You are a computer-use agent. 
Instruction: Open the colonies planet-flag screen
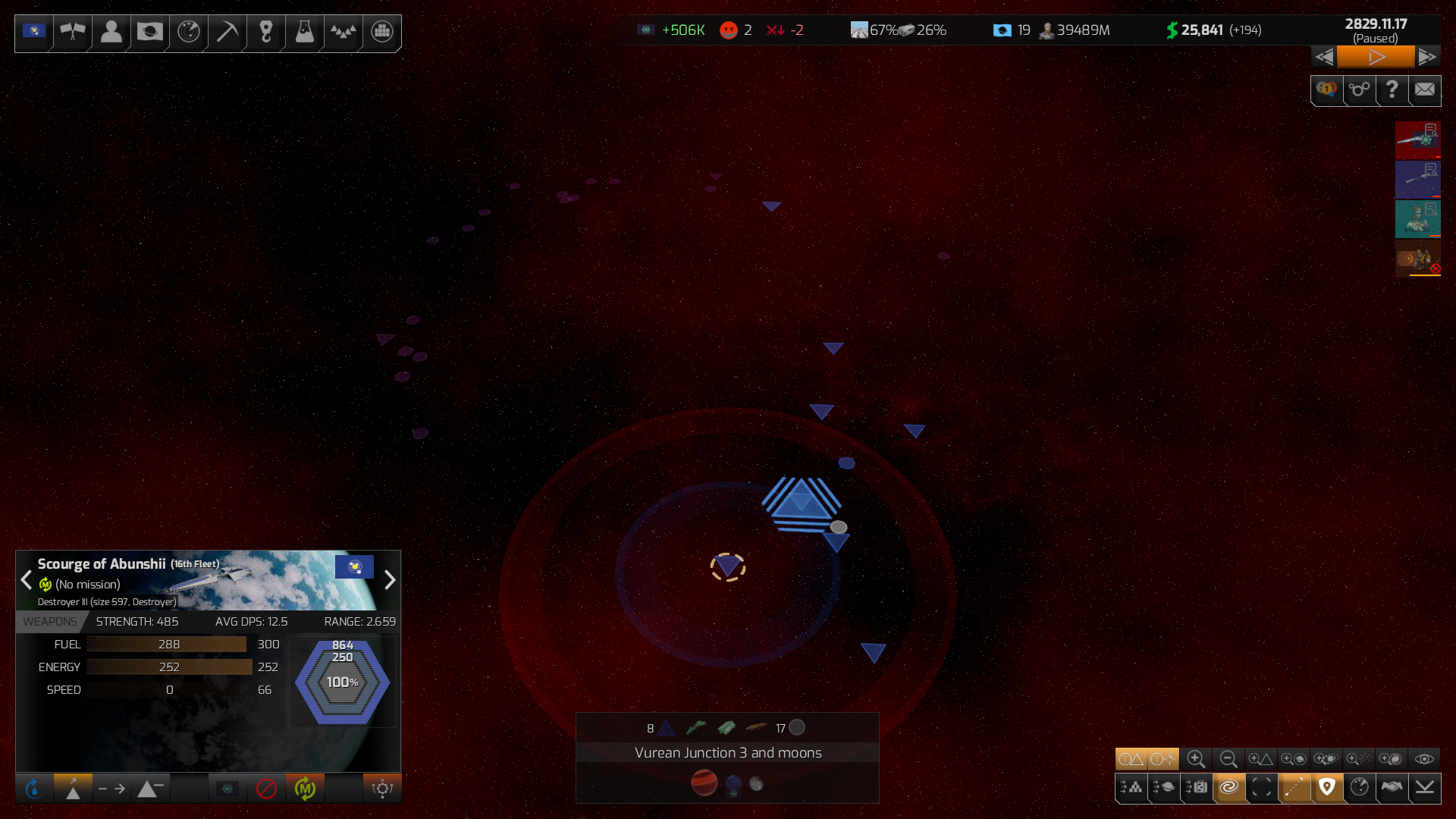(149, 32)
